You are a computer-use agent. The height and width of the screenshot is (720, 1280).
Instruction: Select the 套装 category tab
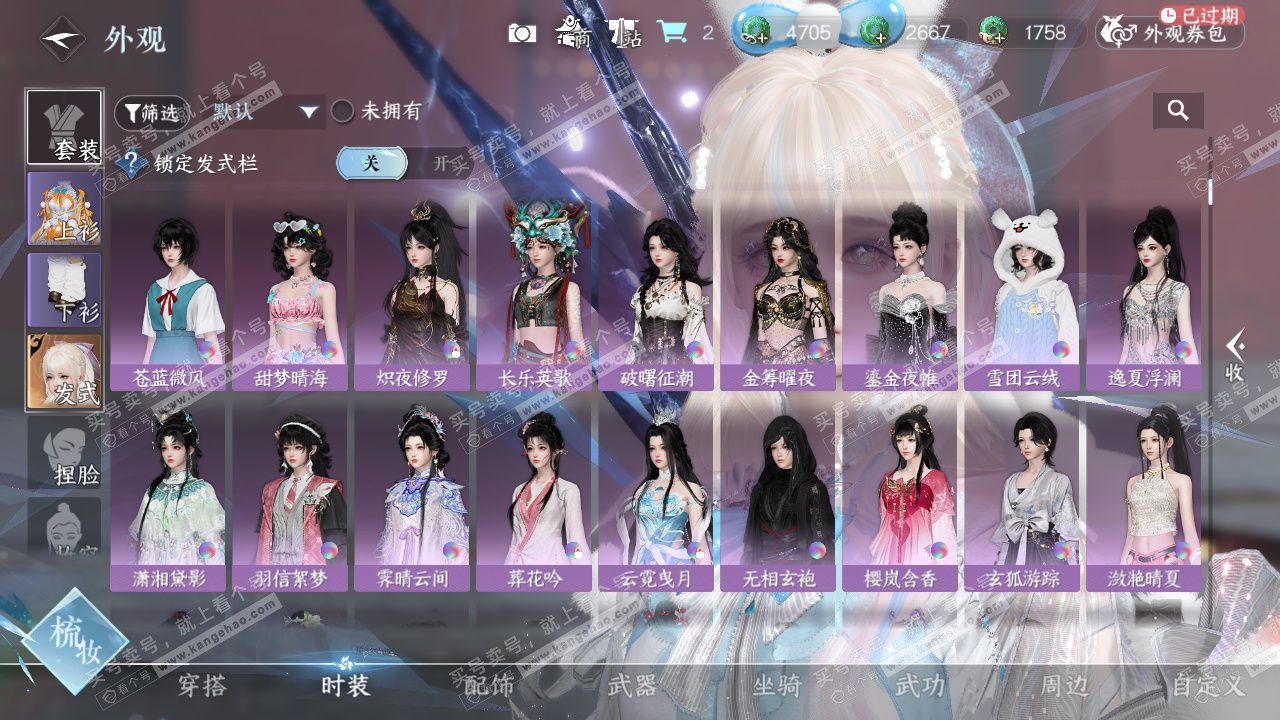coord(64,127)
